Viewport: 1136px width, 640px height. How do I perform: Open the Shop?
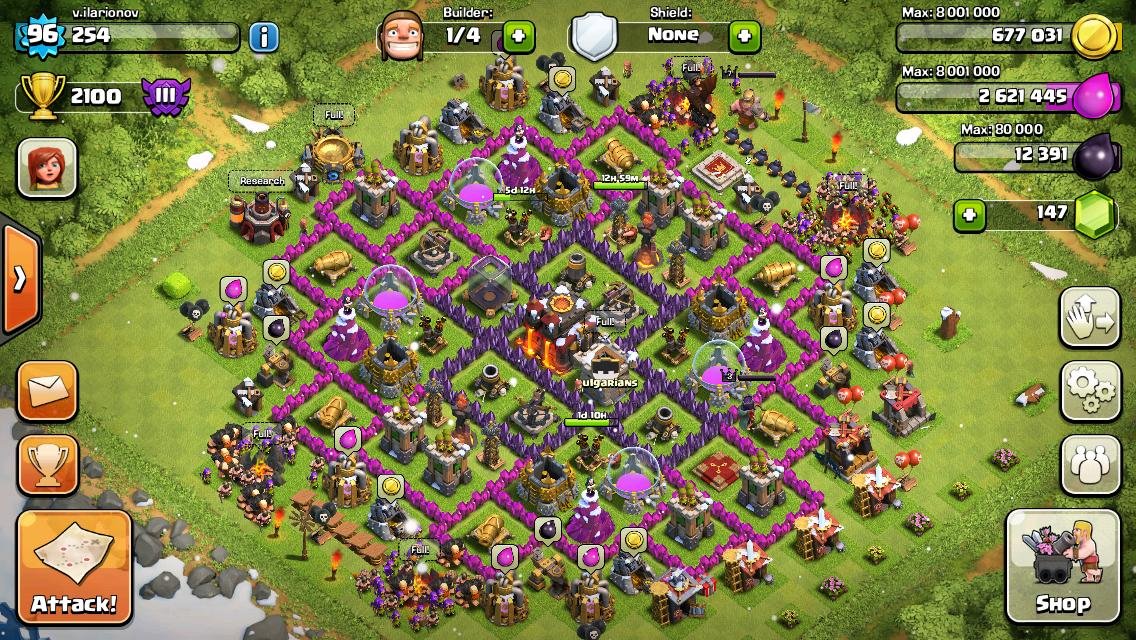1062,566
